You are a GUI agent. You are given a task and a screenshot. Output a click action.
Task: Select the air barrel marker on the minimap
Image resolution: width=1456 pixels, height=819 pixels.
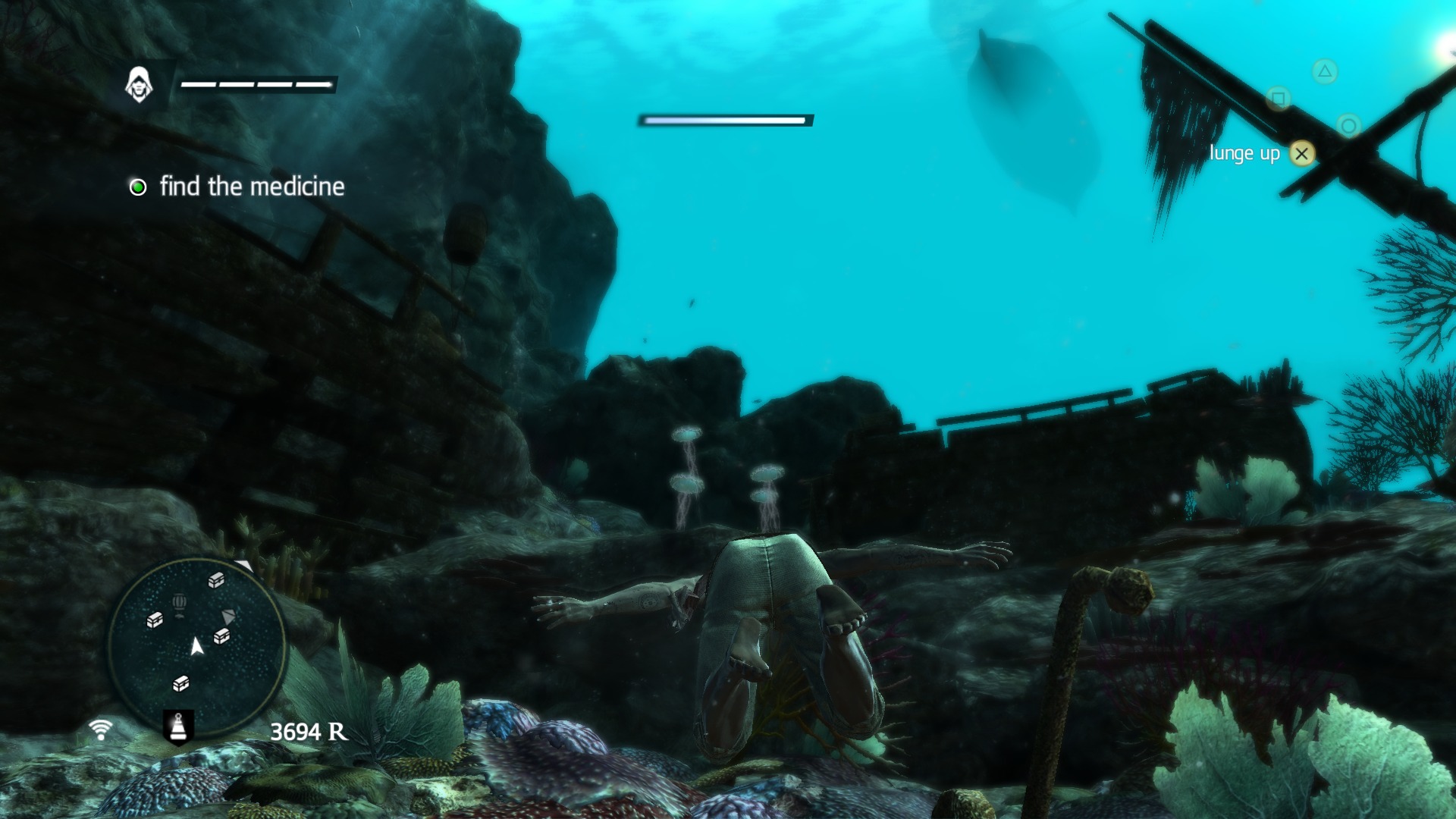click(x=179, y=604)
